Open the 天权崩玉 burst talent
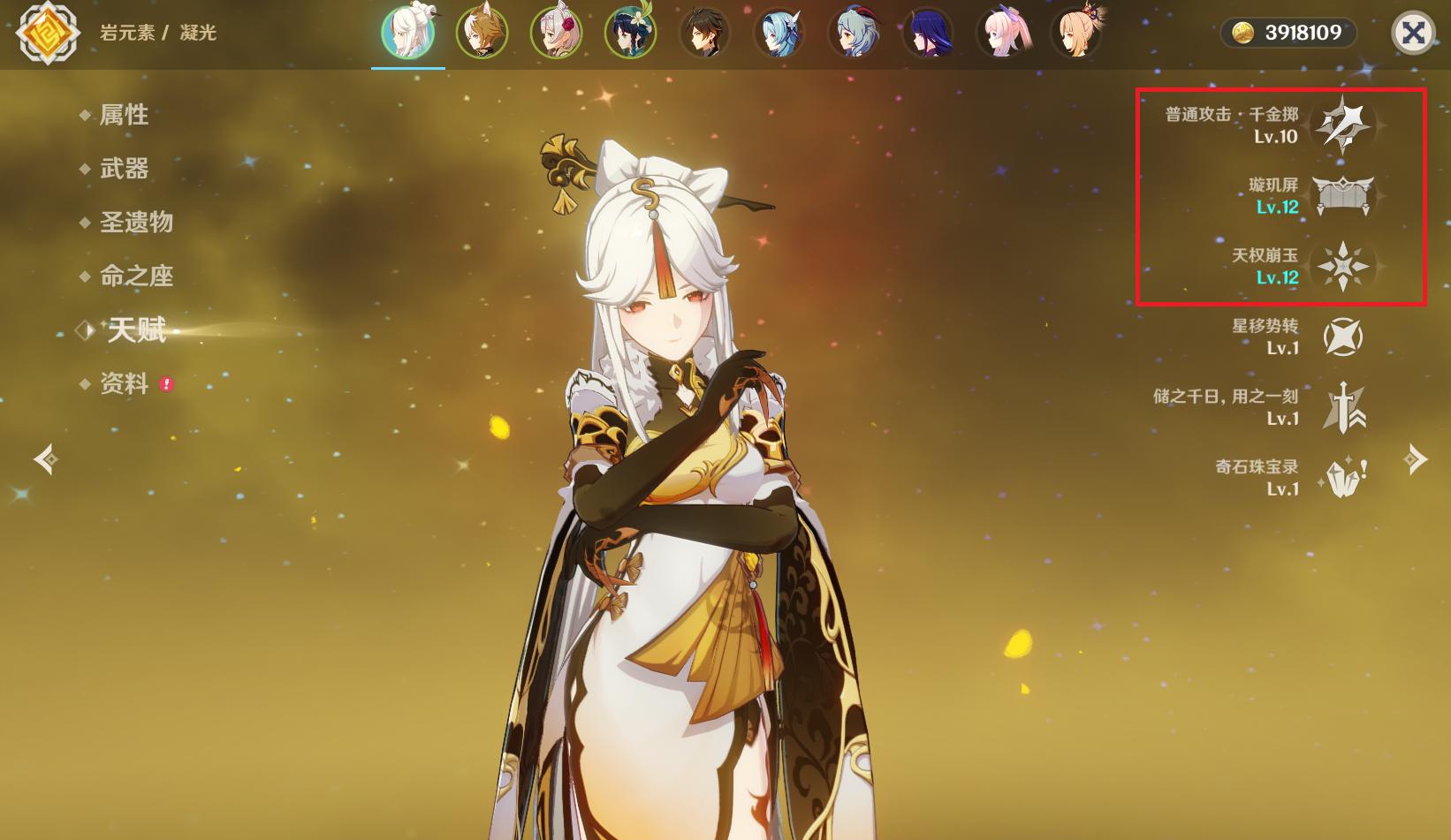 click(x=1342, y=266)
